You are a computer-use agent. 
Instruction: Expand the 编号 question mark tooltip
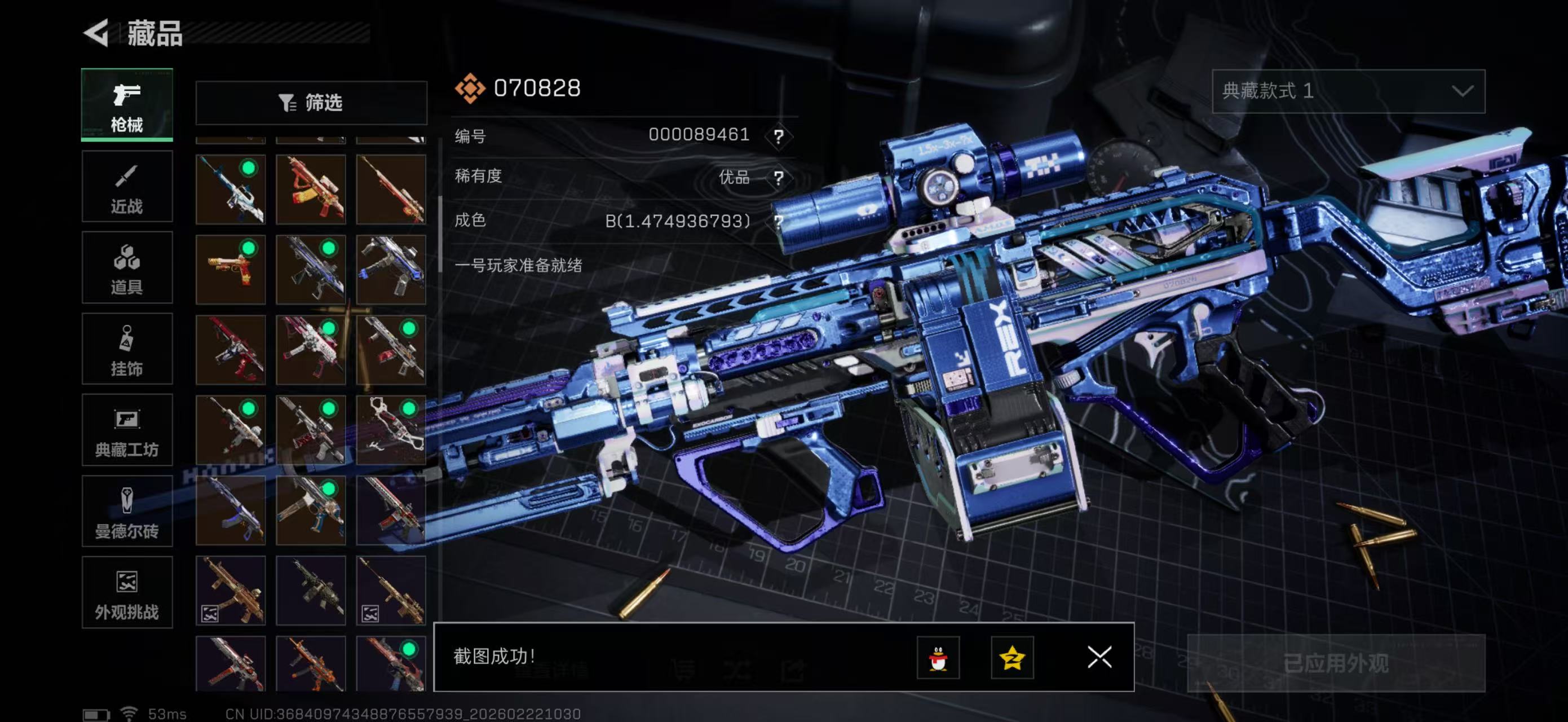pos(779,137)
